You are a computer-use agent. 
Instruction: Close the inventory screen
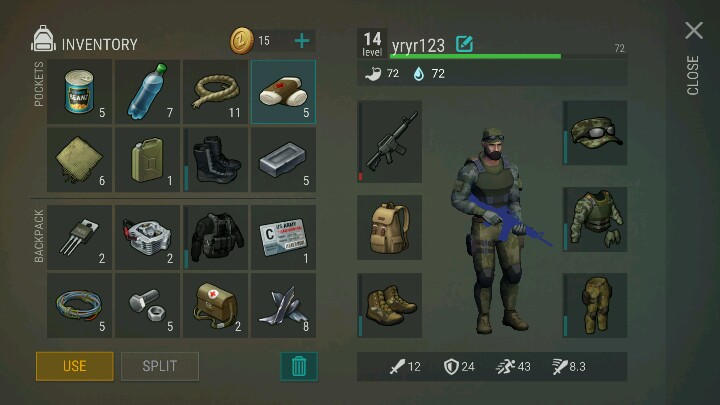(x=694, y=31)
